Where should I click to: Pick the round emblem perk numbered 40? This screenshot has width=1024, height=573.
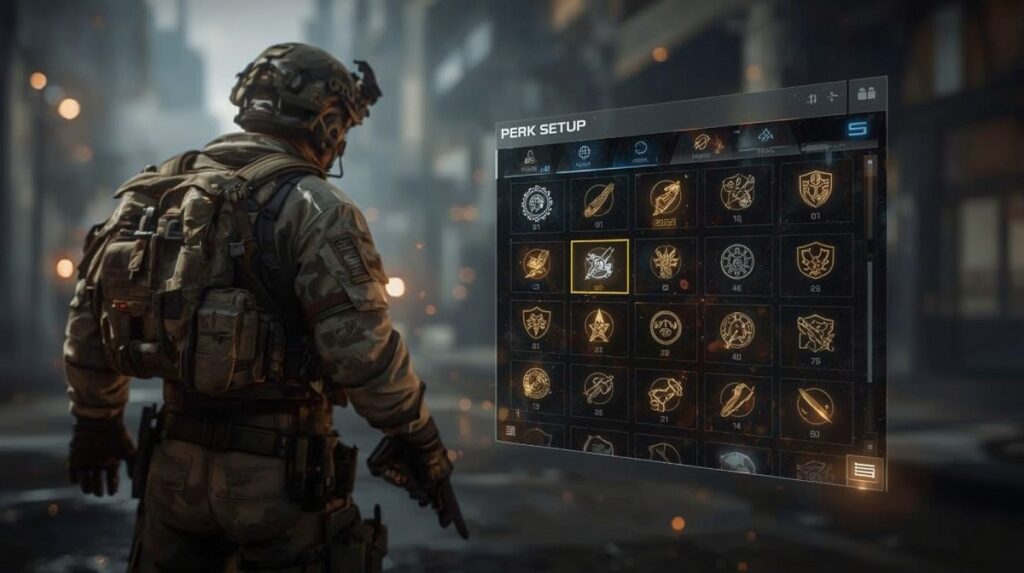point(737,329)
